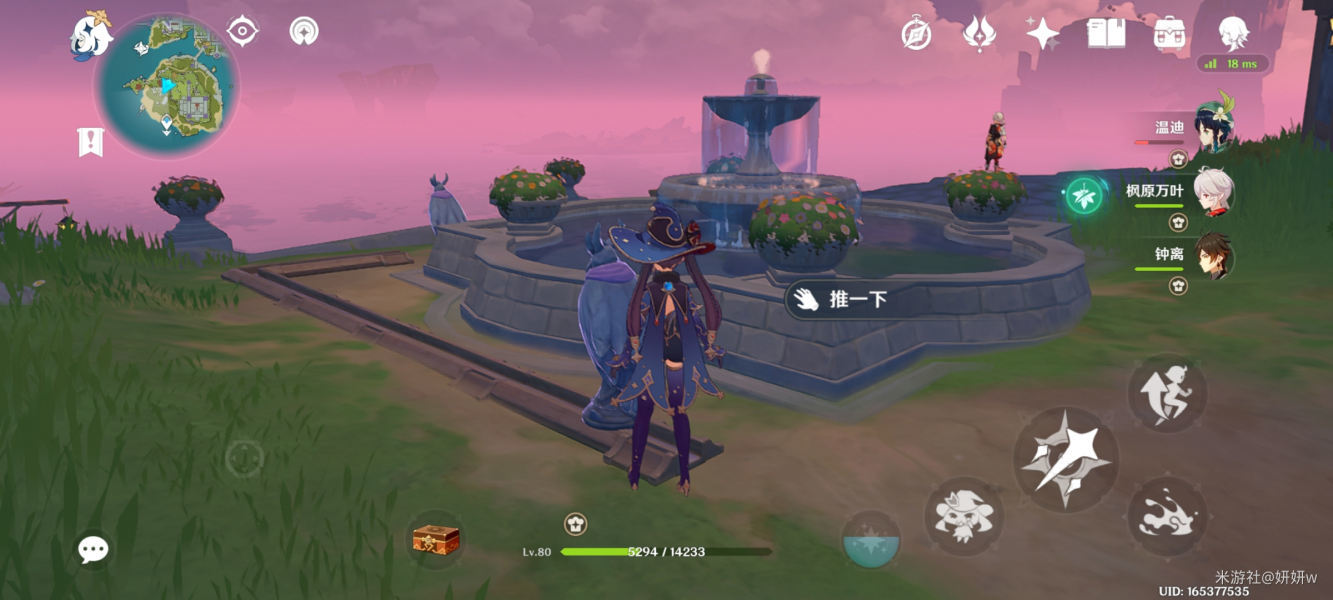The image size is (1333, 600).
Task: Switch to party member 温迪
Action: [x=1214, y=127]
